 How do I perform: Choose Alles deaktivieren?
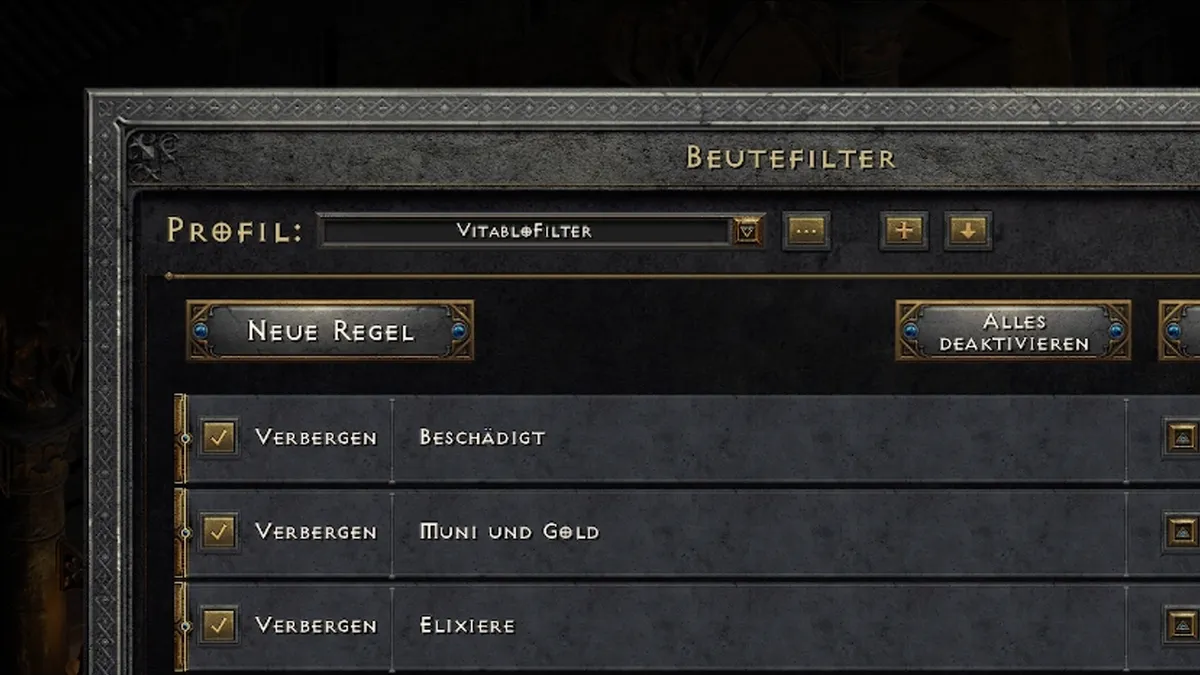(1014, 331)
